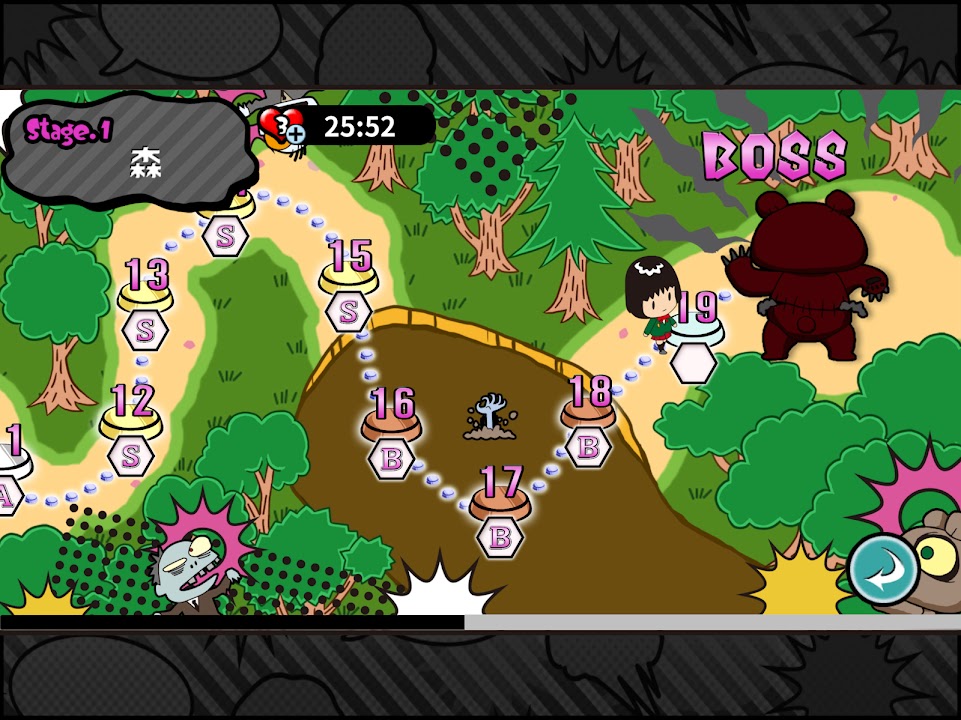Click the teal back arrow button
961x720 pixels.
click(x=884, y=572)
